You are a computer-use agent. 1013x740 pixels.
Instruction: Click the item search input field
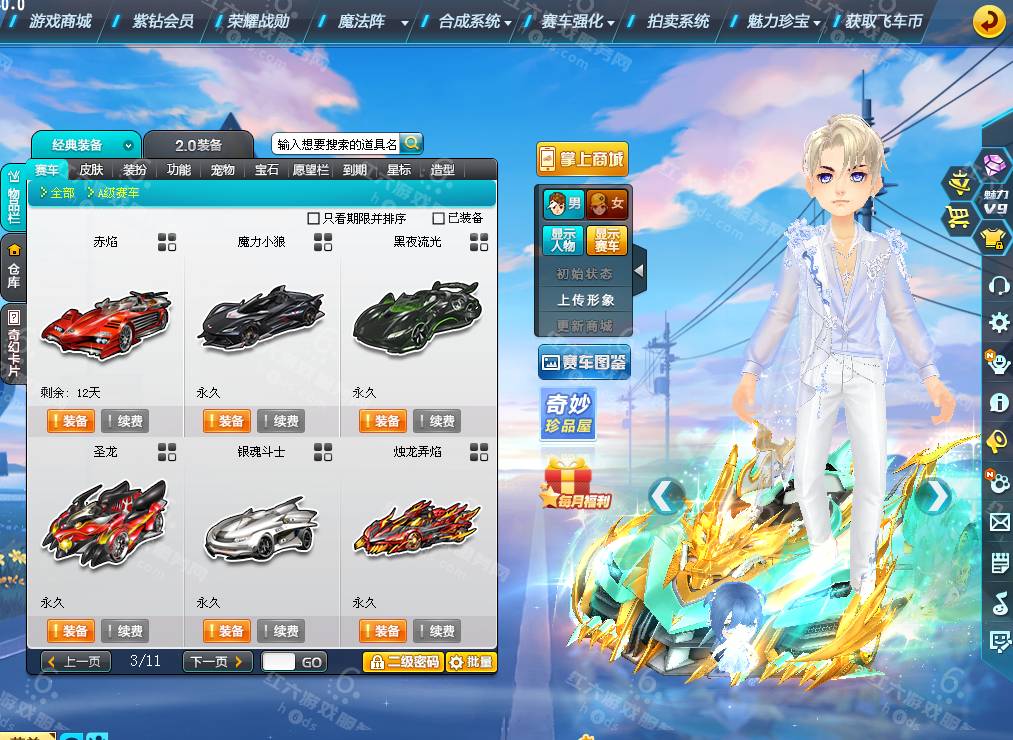[337, 144]
